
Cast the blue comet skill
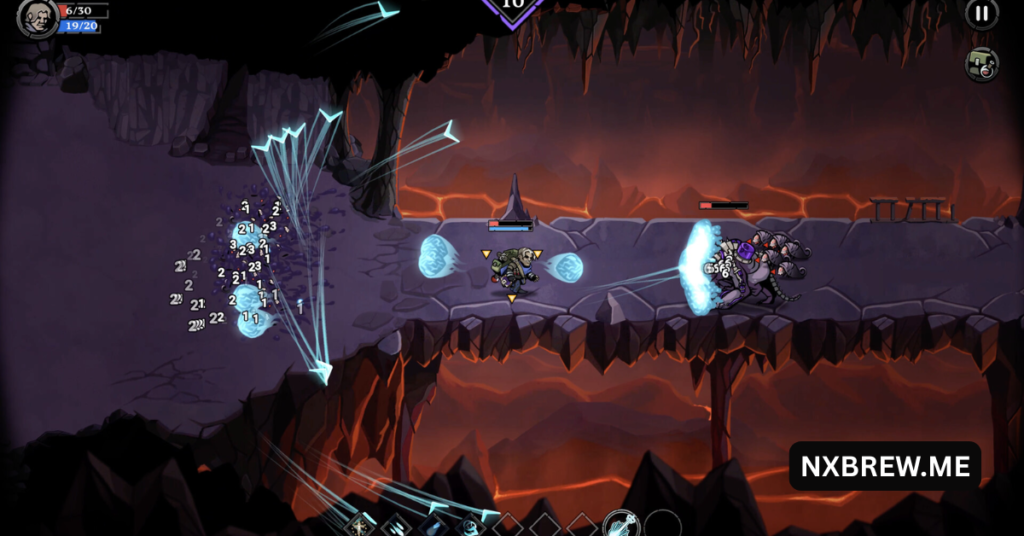point(433,523)
